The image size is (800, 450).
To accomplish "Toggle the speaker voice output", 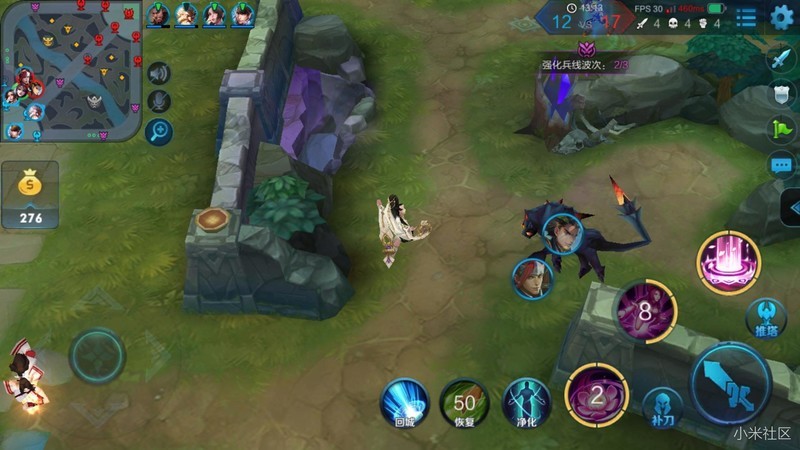I will click(158, 73).
